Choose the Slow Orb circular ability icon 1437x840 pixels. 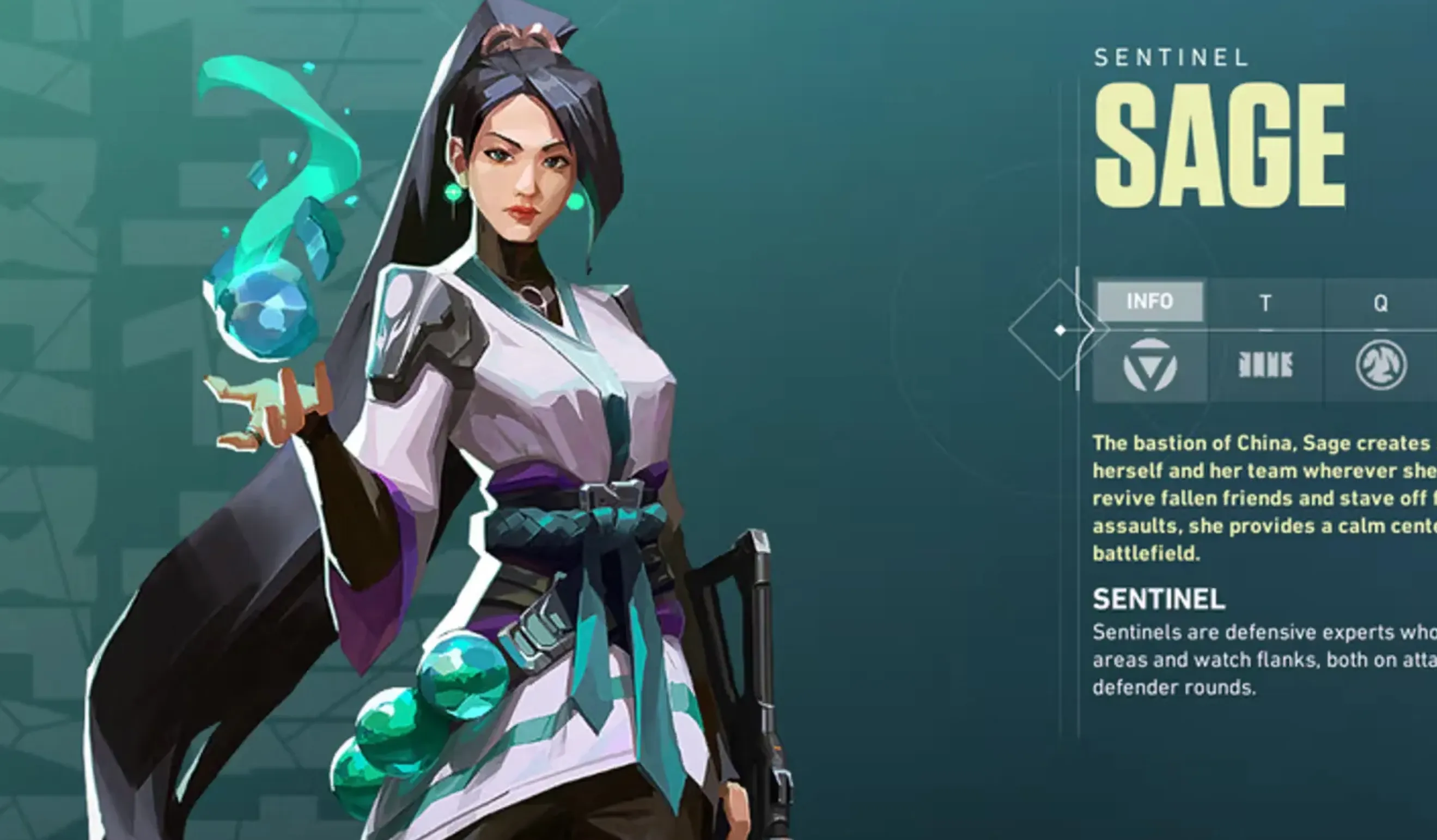(1380, 366)
